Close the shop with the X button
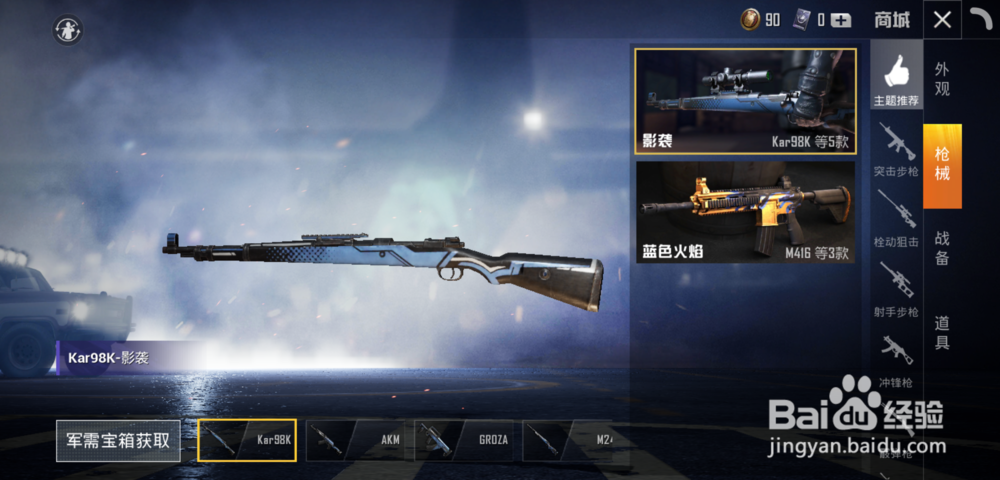 pyautogui.click(x=942, y=19)
